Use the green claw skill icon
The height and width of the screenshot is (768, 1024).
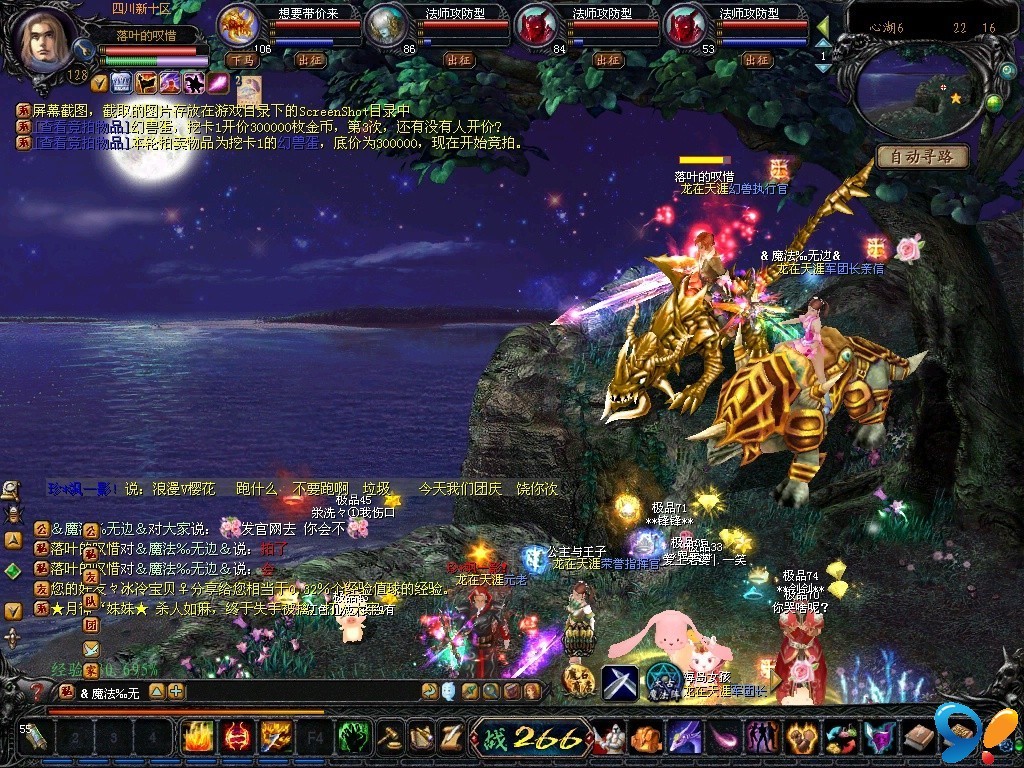coord(353,738)
